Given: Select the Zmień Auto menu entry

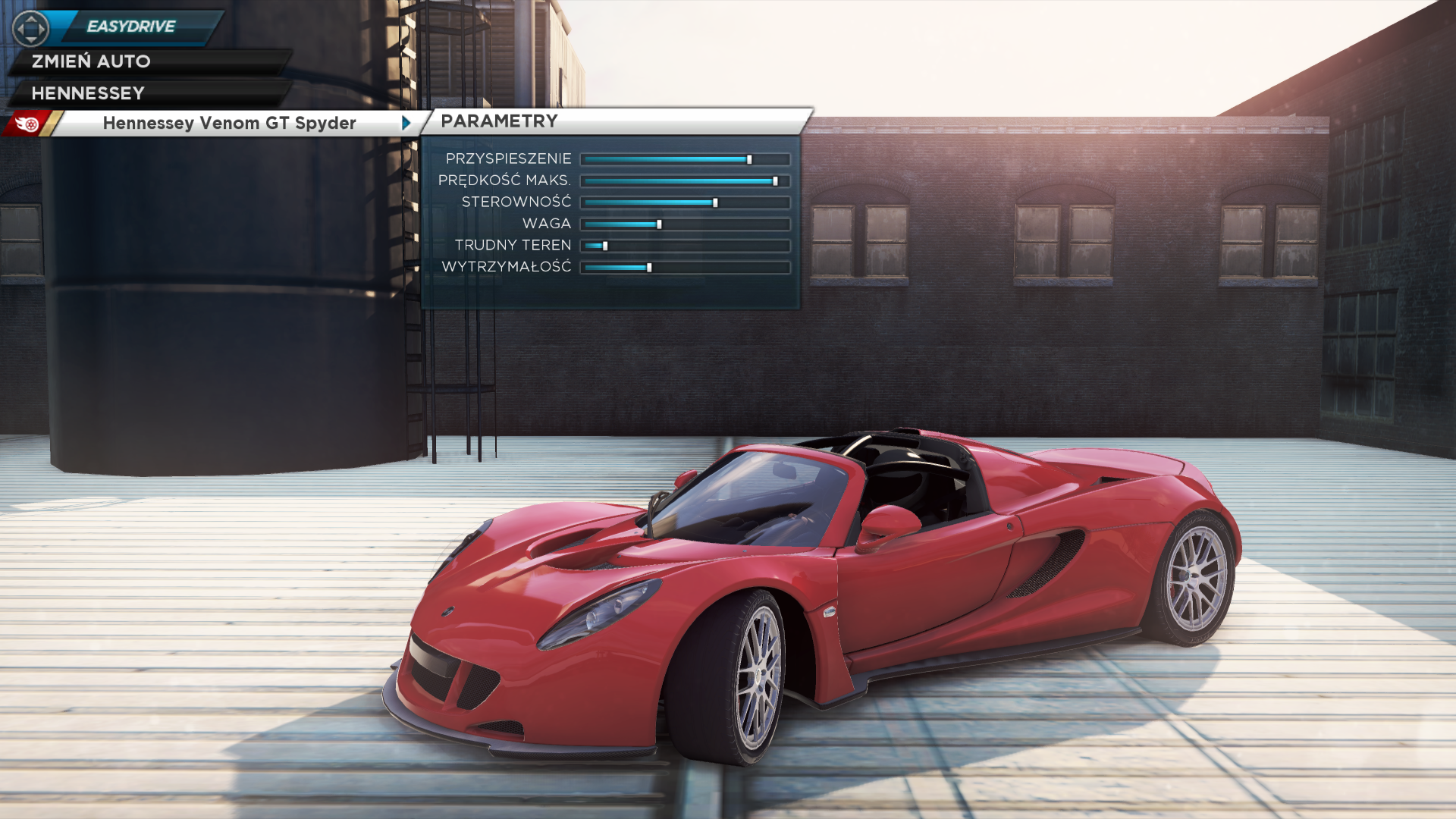Looking at the screenshot, I should tap(91, 61).
